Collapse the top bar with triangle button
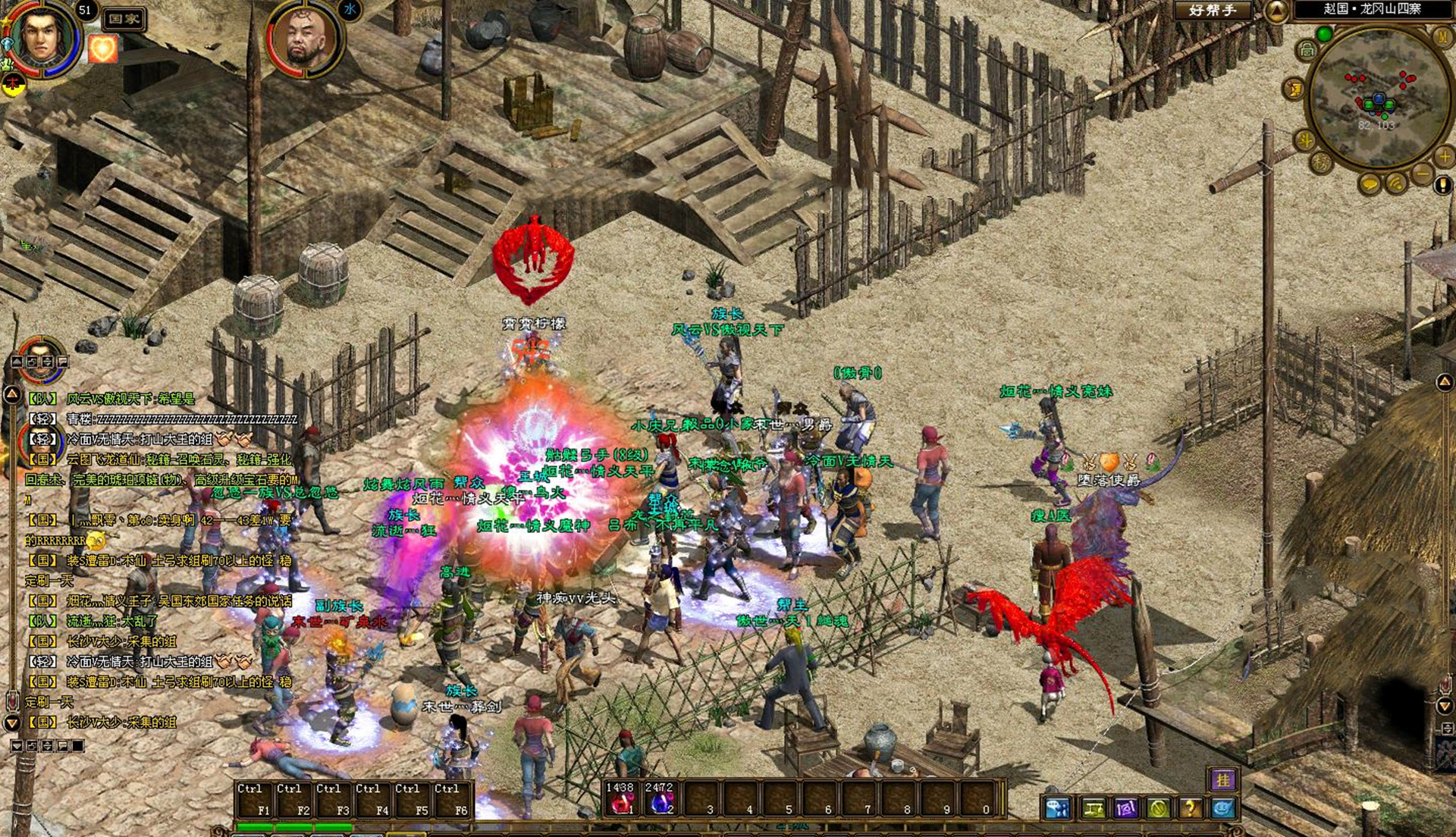The width and height of the screenshot is (1456, 837). tap(1276, 11)
